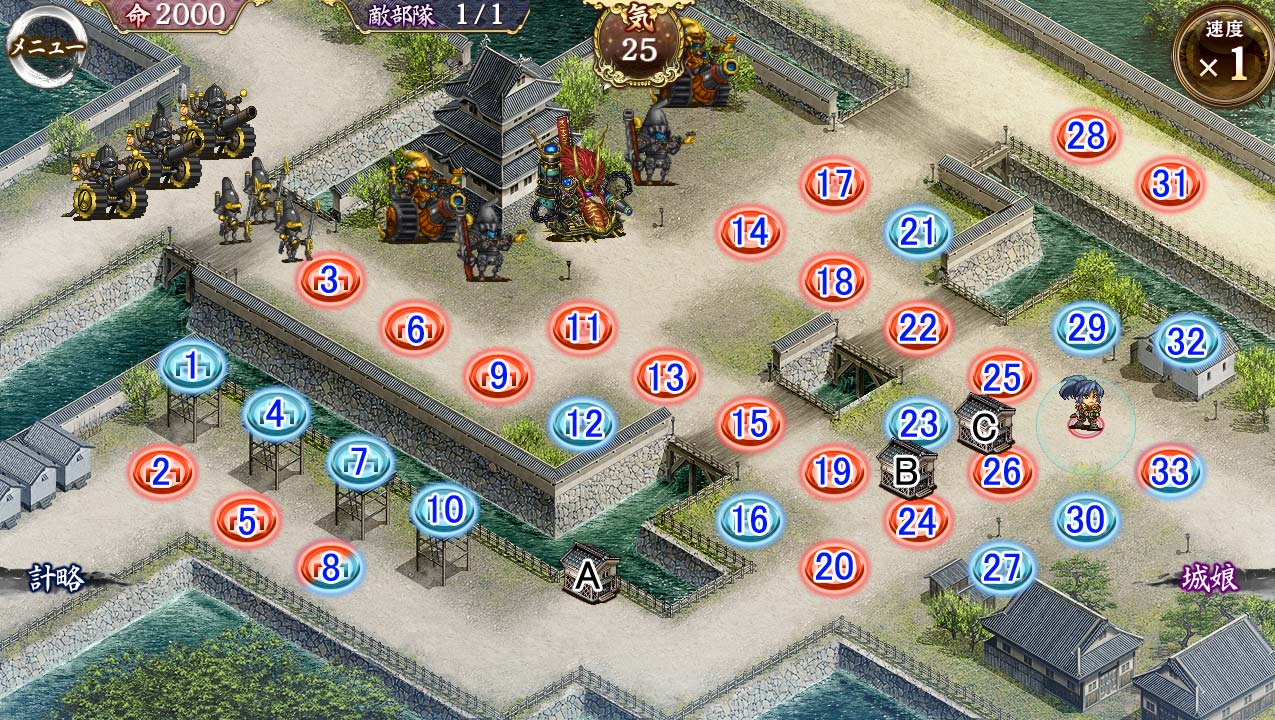The height and width of the screenshot is (720, 1275).
Task: Choose red placement tile 2
Action: (161, 472)
